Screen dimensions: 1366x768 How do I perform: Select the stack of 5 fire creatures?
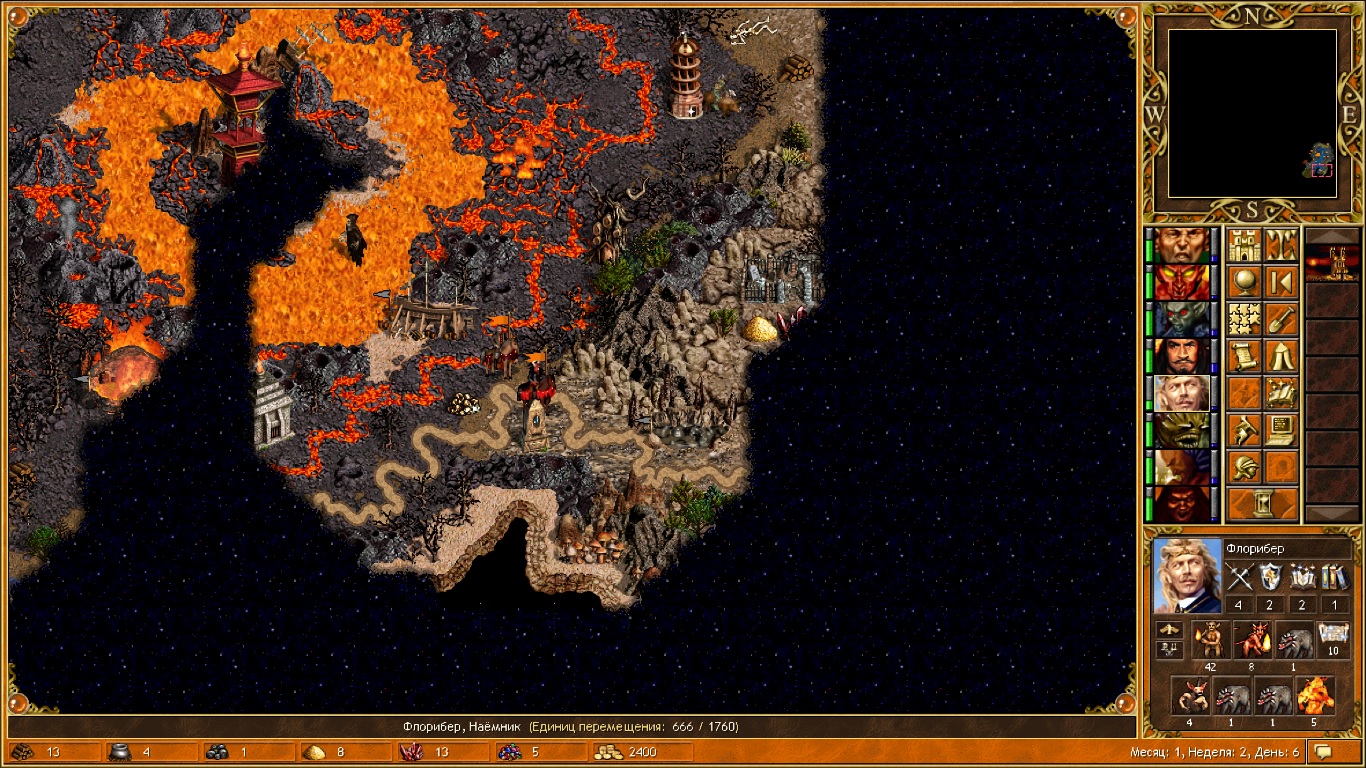[x=1315, y=695]
